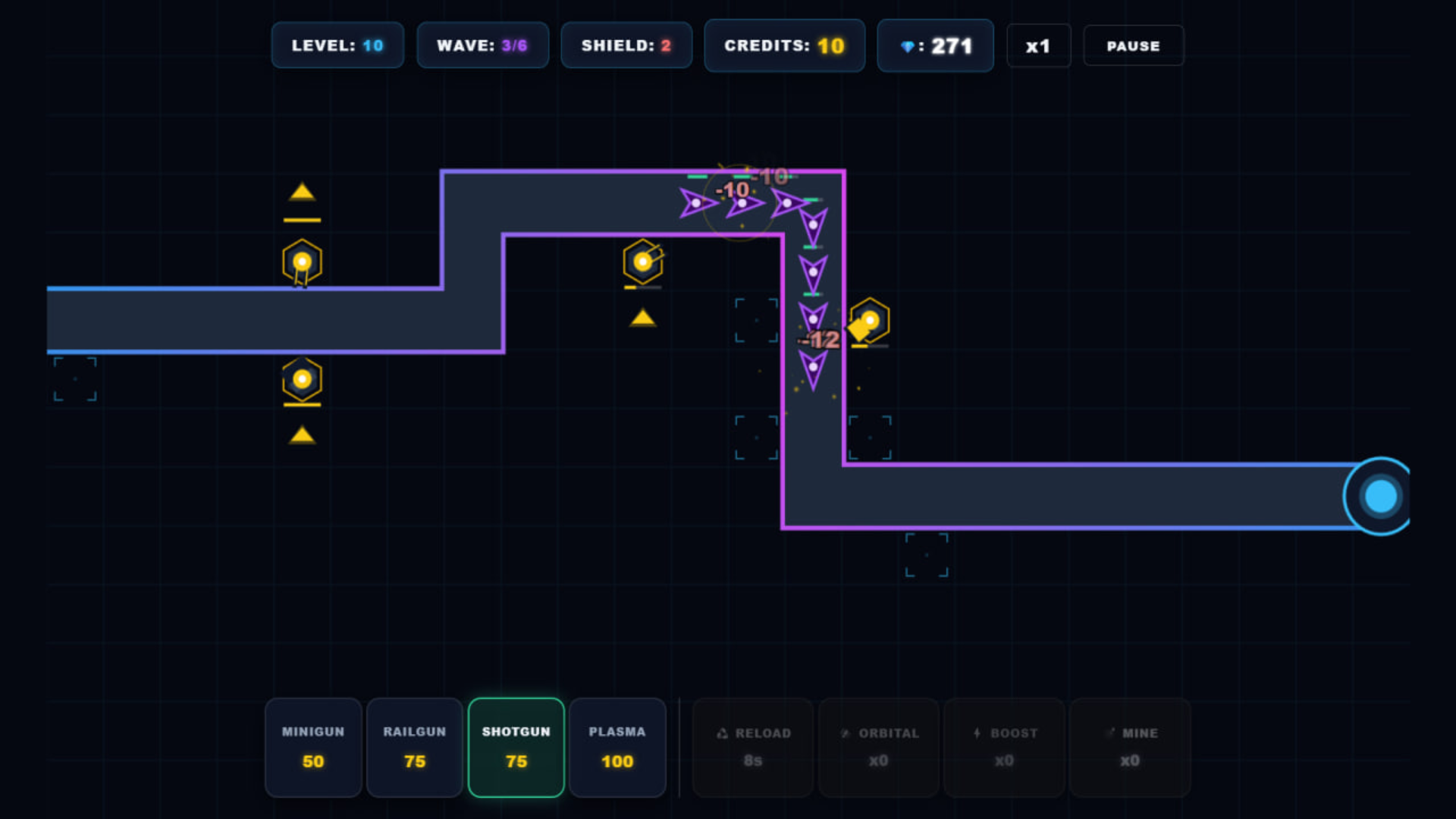Viewport: 1456px width, 819px height.
Task: Trigger the Orbital strike icon
Action: point(878,747)
